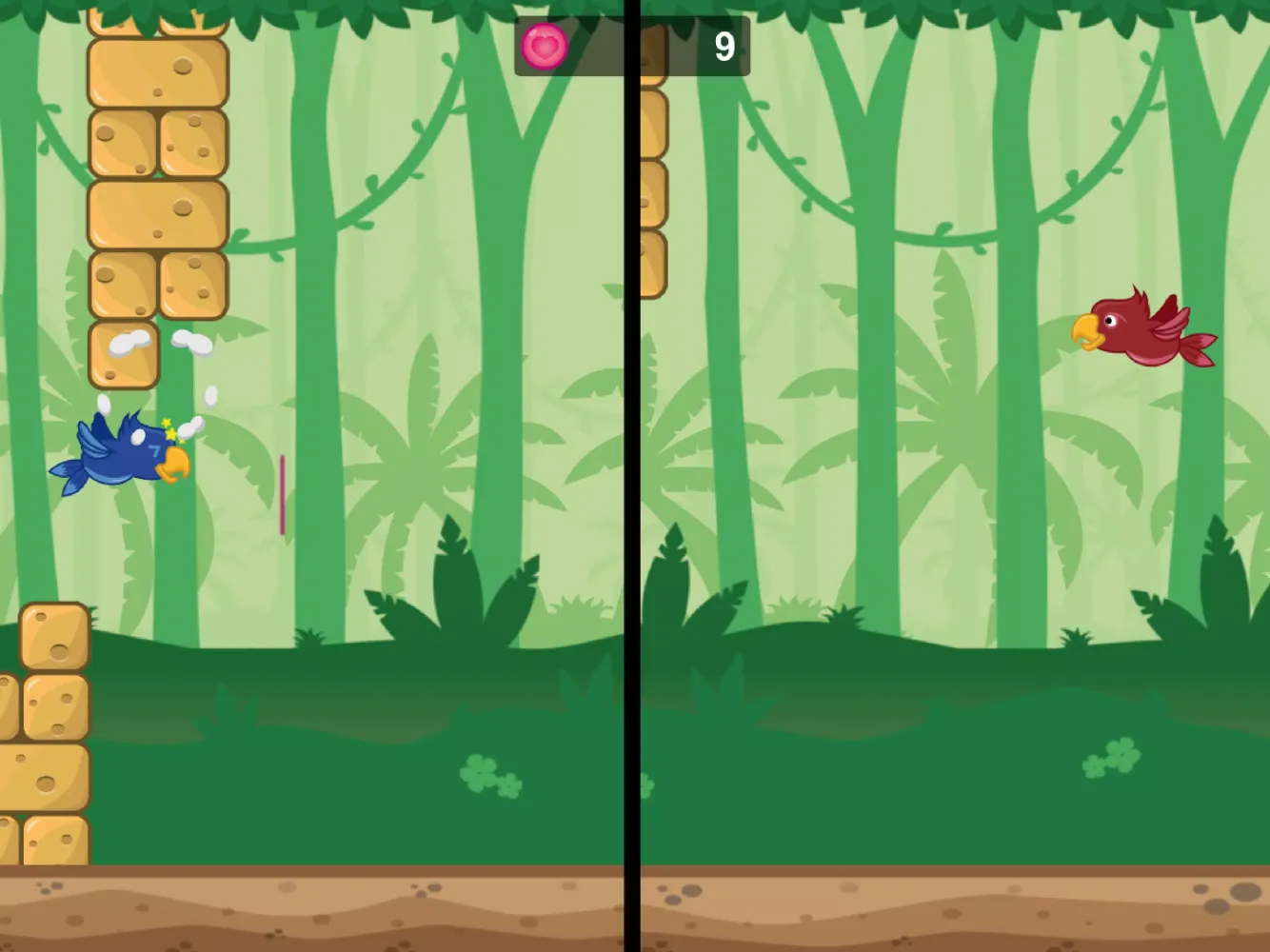Screen dimensions: 1270x952
Task: Click the clover patch on the right grass
Action: click(1109, 757)
